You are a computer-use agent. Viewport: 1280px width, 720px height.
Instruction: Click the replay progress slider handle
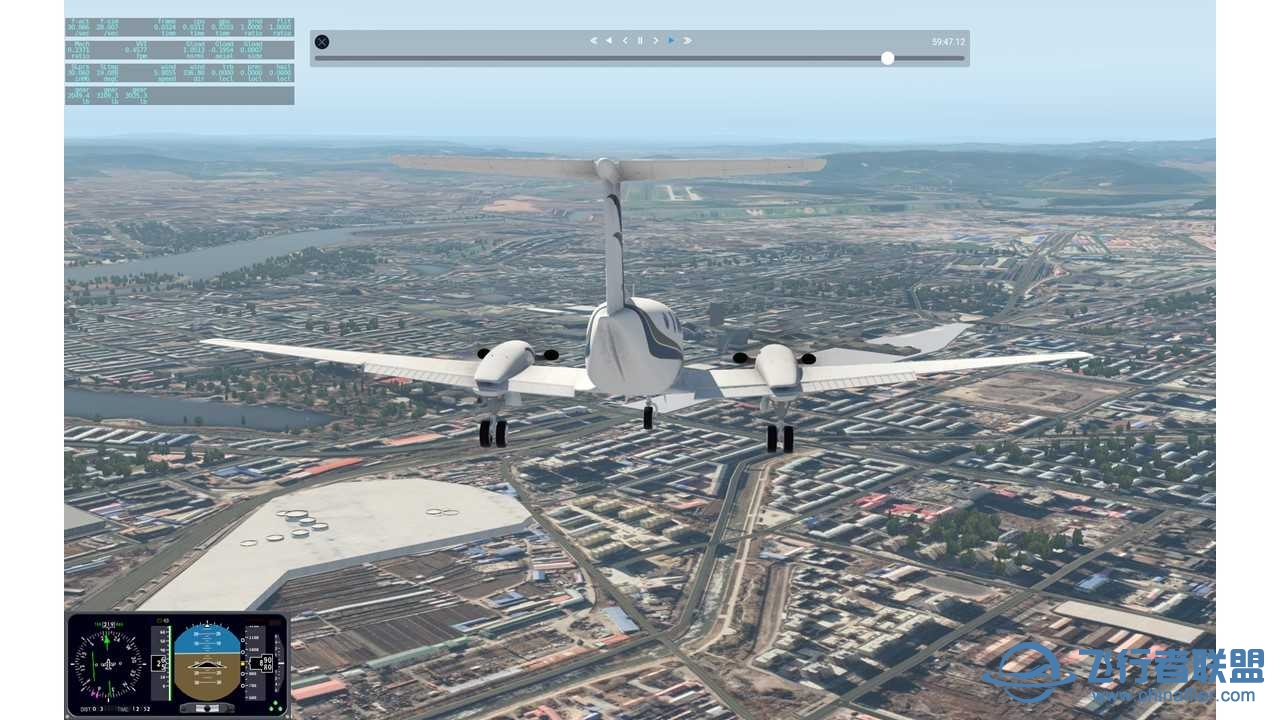point(887,58)
